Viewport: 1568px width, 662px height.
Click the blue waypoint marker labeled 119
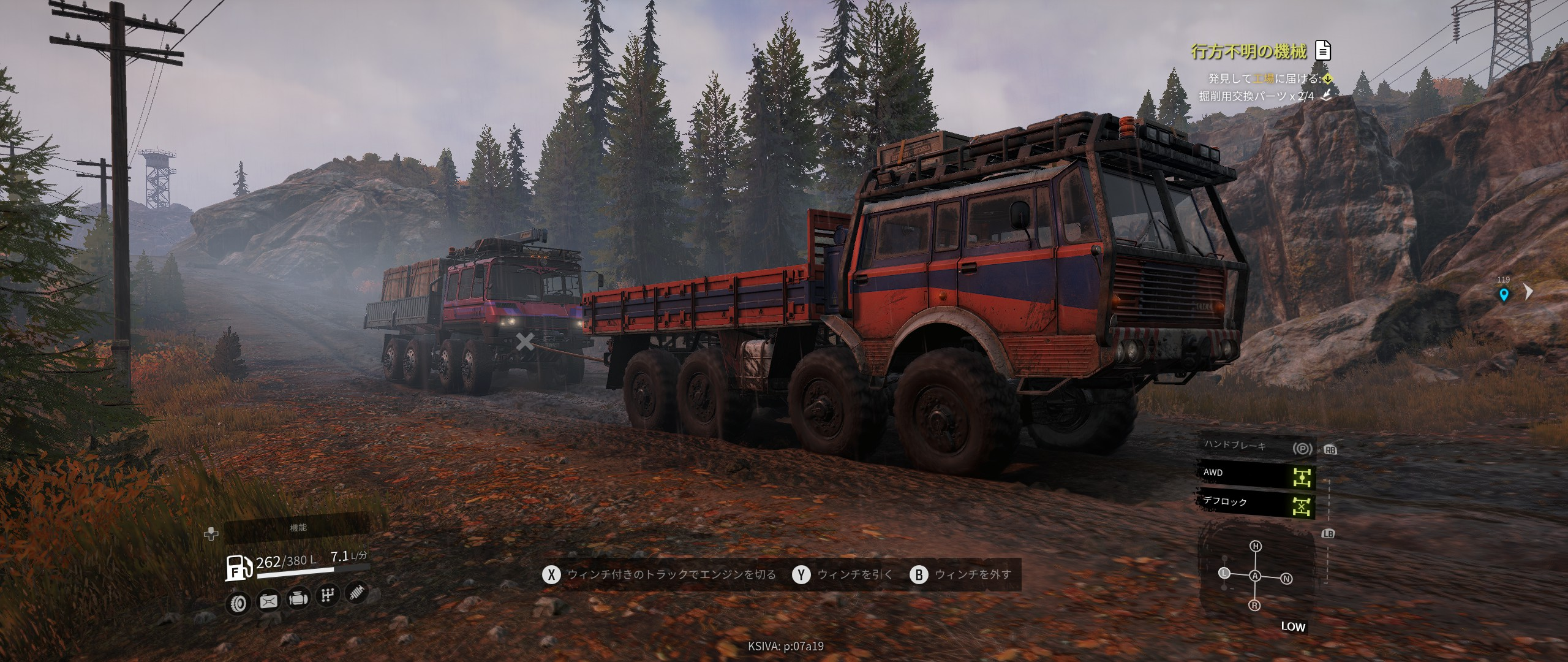[1503, 295]
